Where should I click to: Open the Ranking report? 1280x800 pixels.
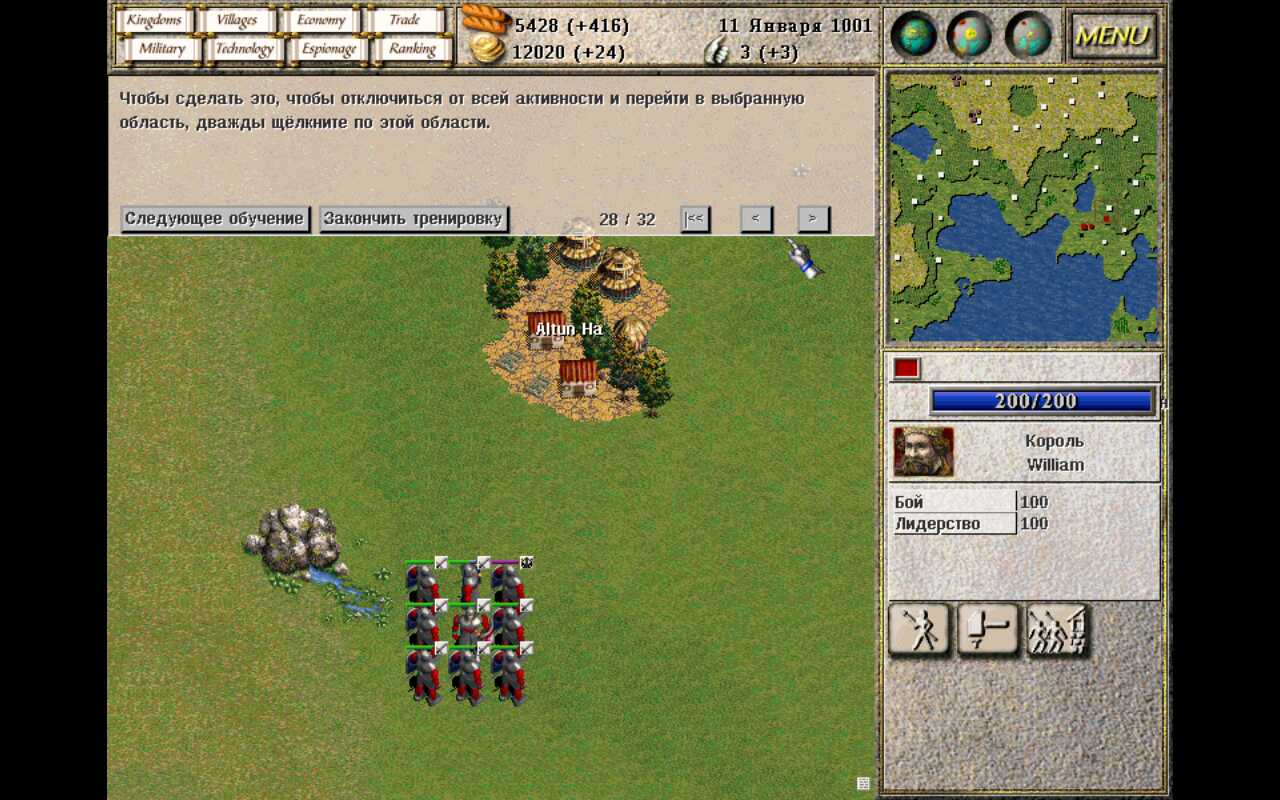(x=412, y=49)
